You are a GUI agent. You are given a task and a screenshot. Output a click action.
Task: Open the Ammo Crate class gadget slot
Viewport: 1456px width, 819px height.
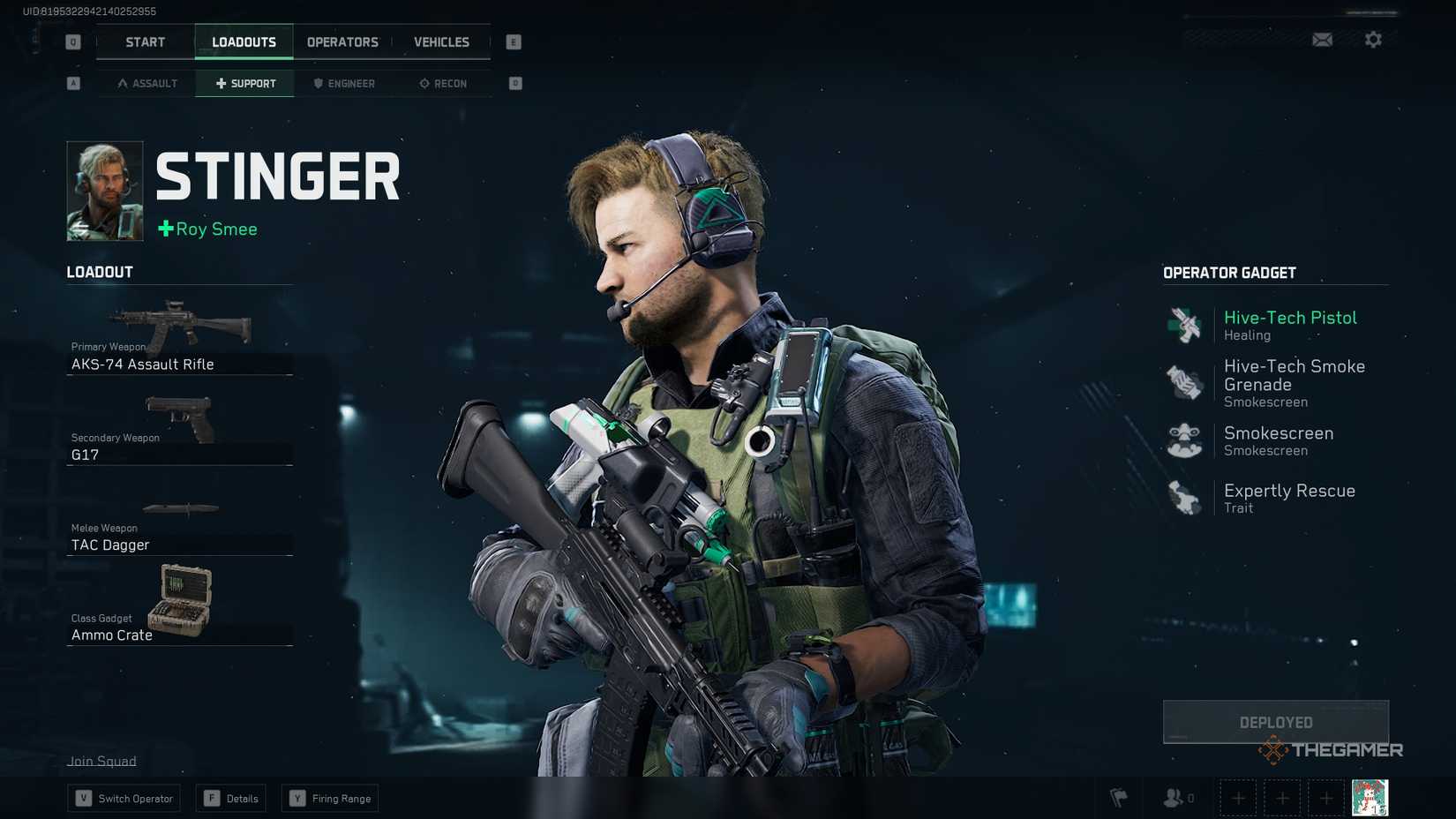click(179, 607)
